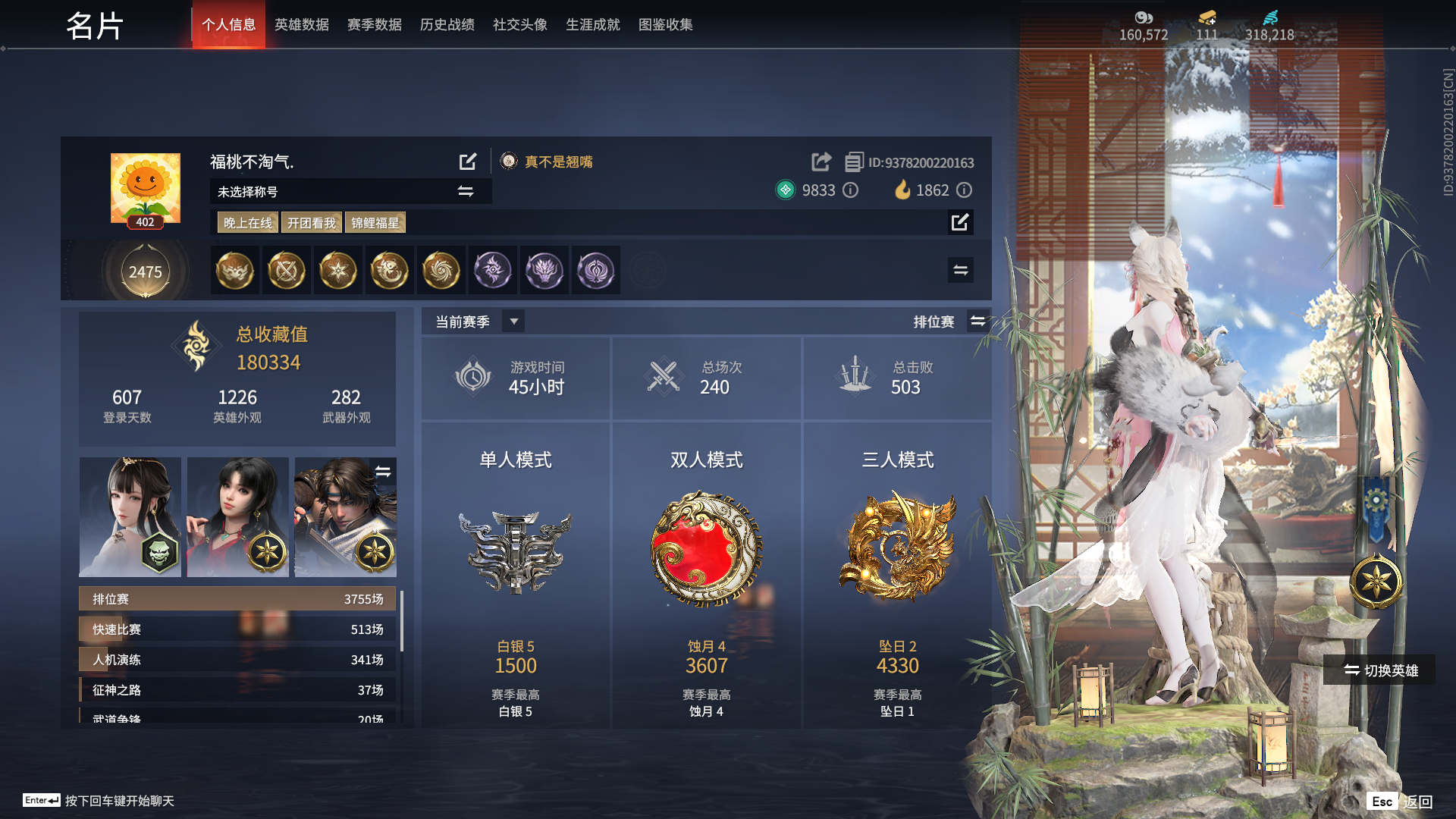Open the info icon next to 9833

tap(850, 190)
